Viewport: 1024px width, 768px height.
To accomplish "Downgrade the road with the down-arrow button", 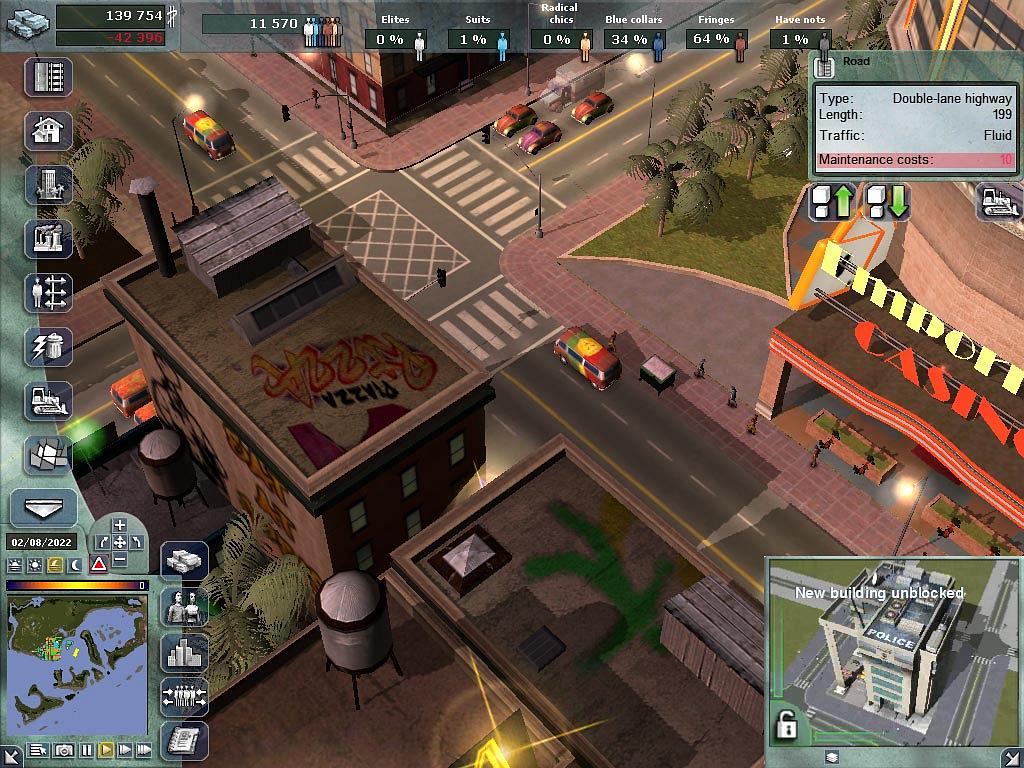I will 887,203.
